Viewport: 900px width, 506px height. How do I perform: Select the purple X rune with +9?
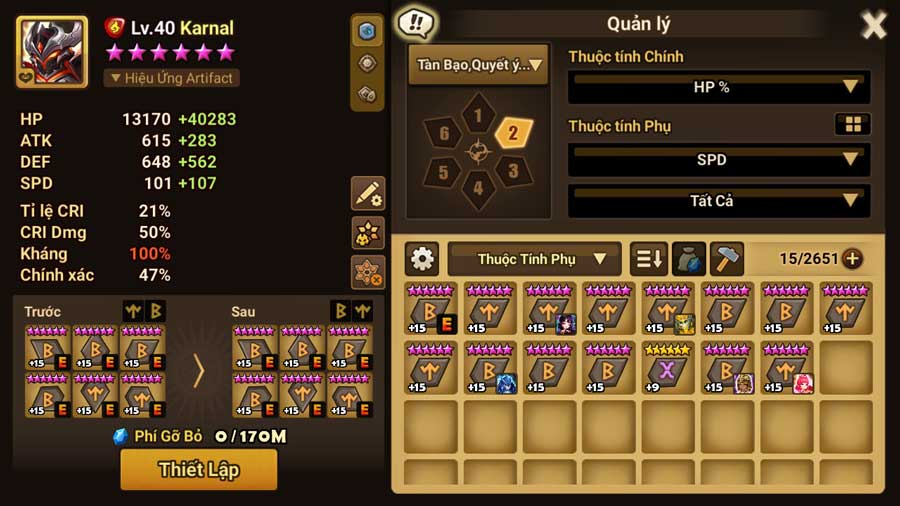pos(668,367)
